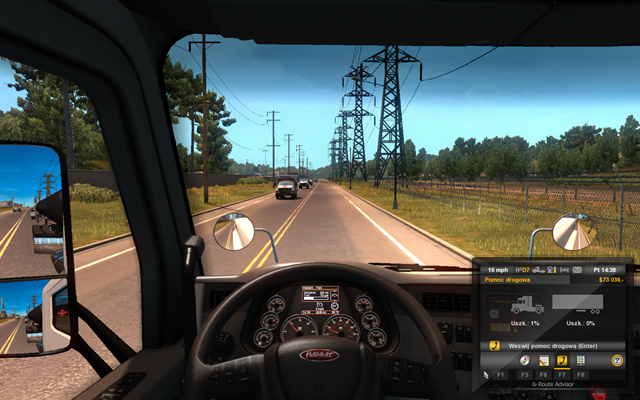Show the map info tab
This screenshot has width=640, height=400.
(x=580, y=360)
